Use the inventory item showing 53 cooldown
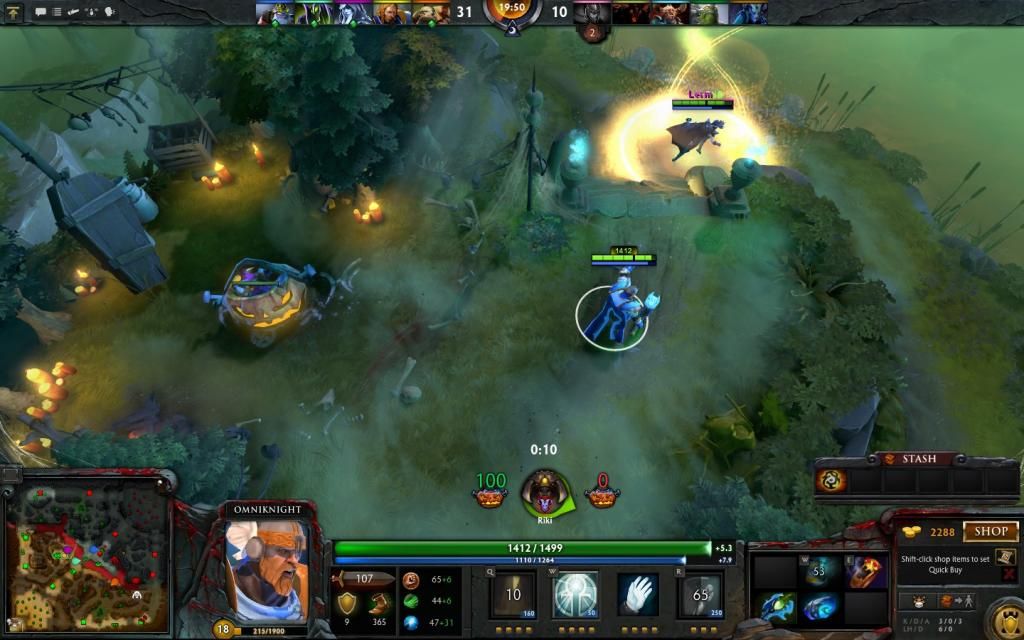Screen dimensions: 1024x640 tap(821, 571)
